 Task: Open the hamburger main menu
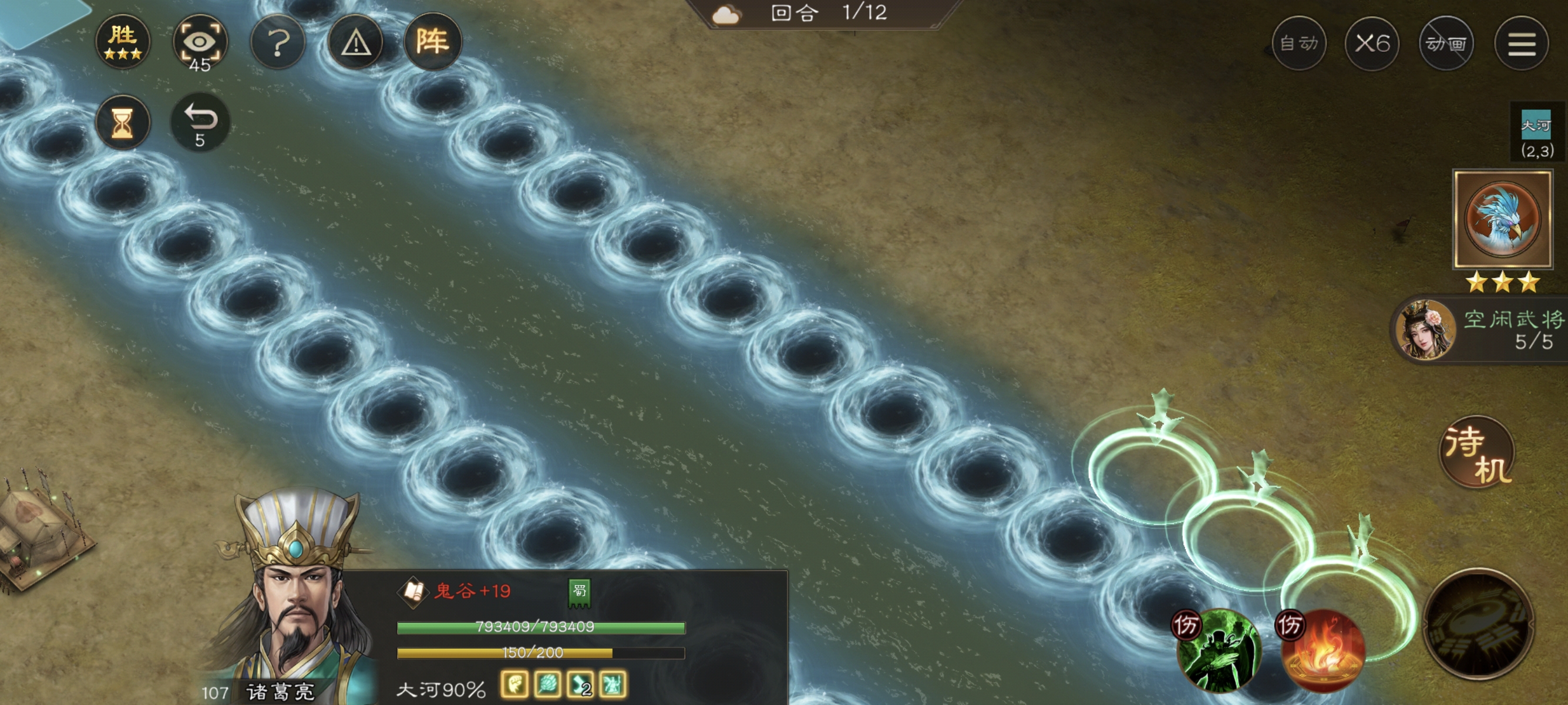point(1521,43)
